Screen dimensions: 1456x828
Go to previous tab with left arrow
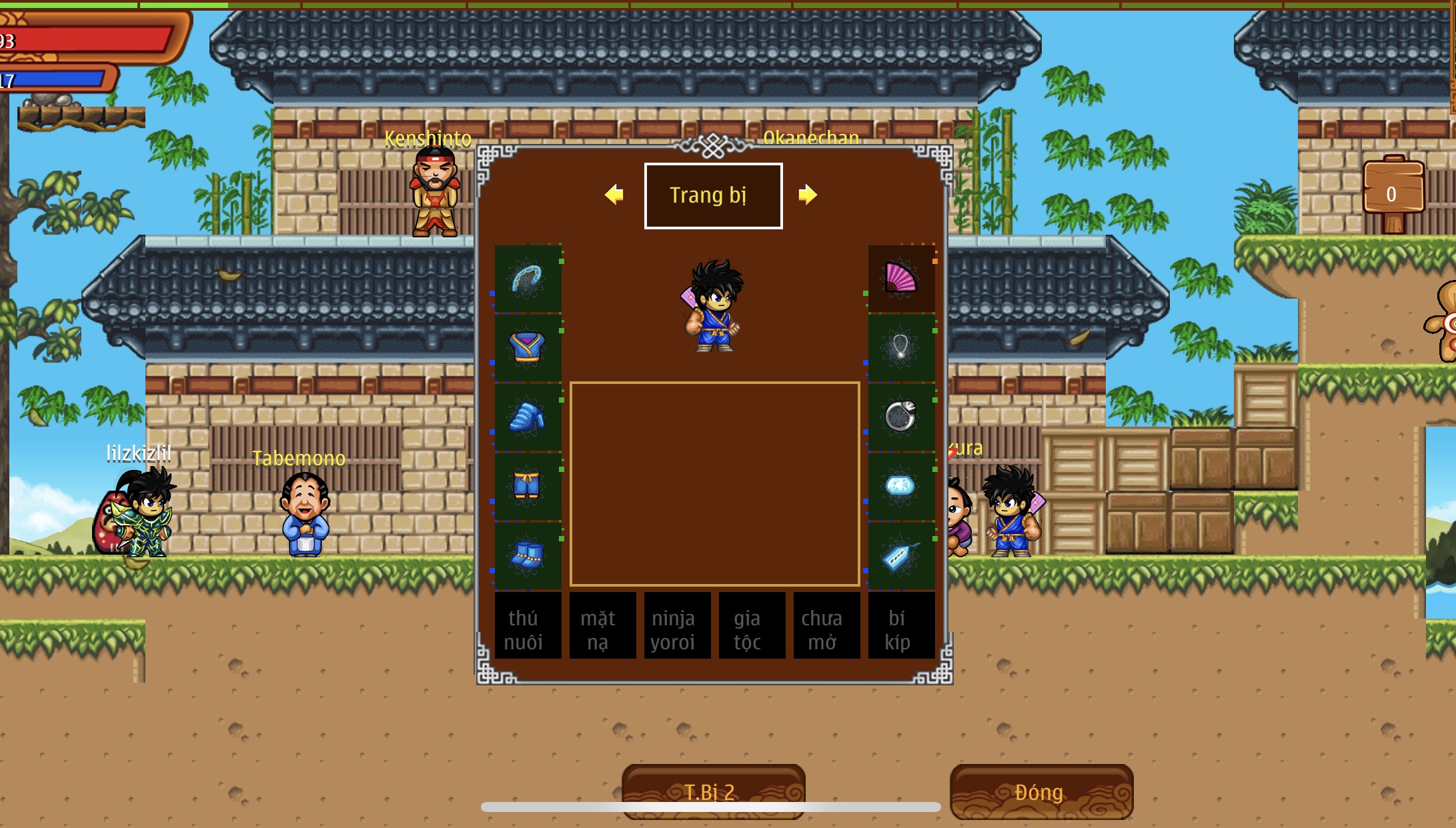click(x=614, y=195)
